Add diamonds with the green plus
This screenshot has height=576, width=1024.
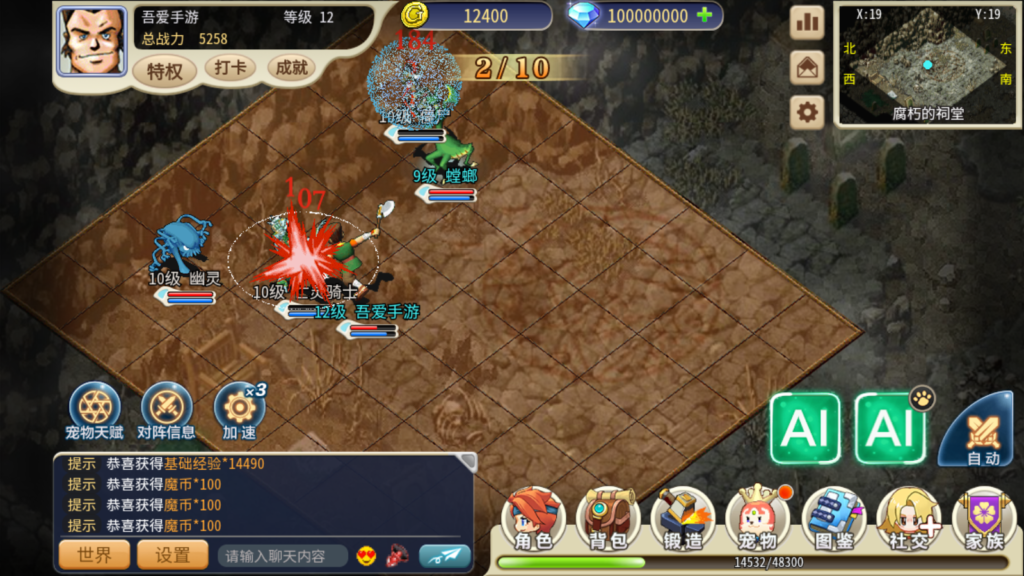[705, 15]
